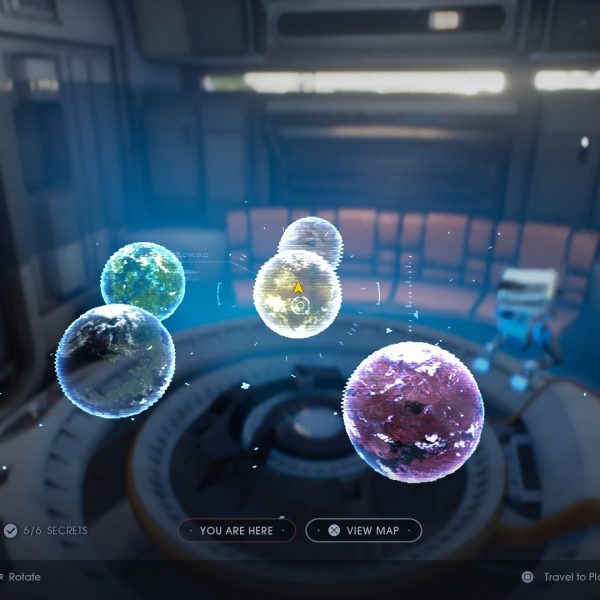This screenshot has height=600, width=600.
Task: Select the yellow planet with the arrow marker
Action: (297, 294)
